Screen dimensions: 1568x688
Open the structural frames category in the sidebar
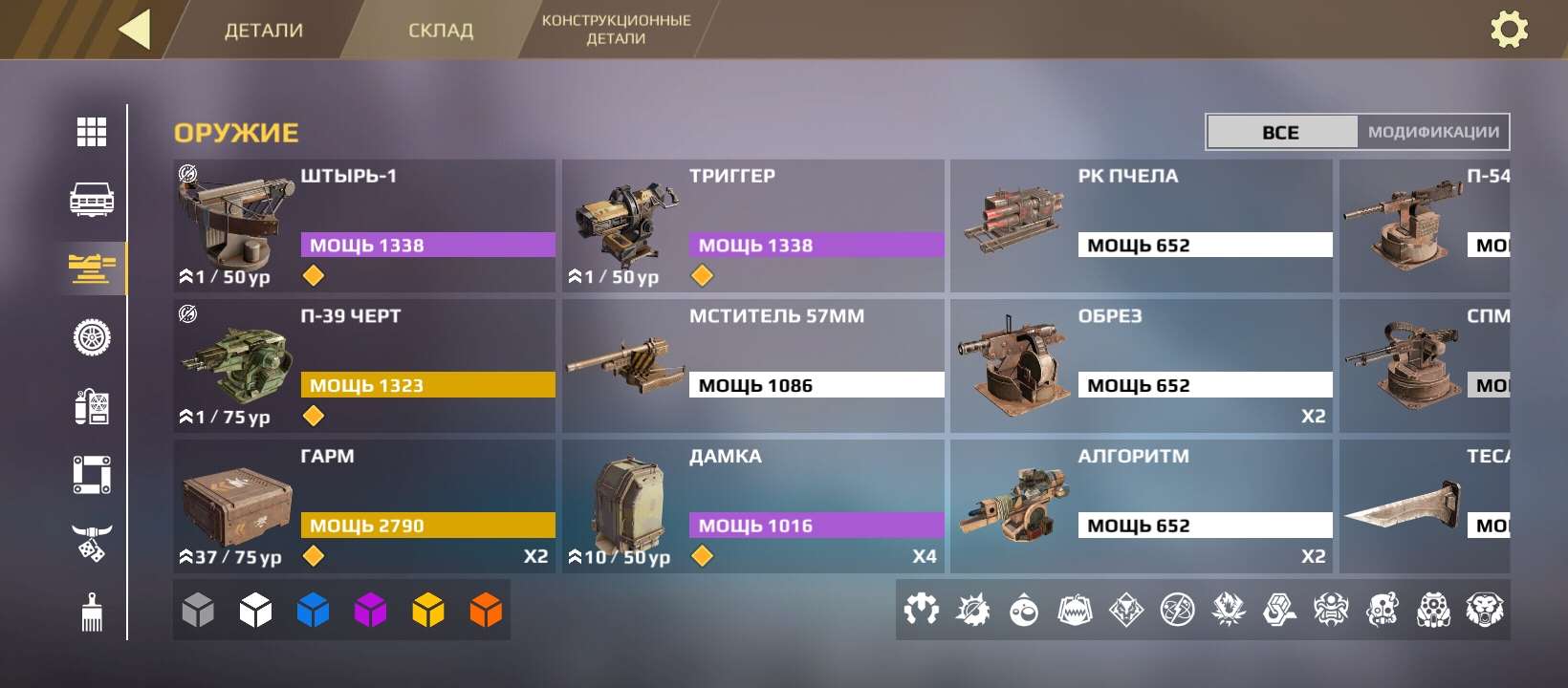92,475
